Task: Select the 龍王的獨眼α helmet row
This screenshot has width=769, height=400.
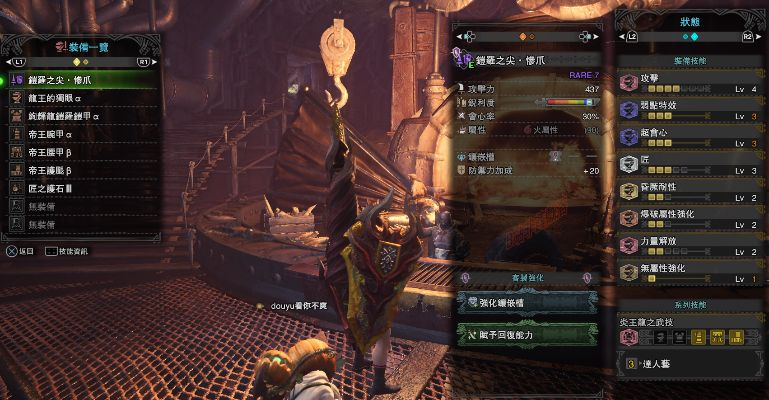Action: click(80, 98)
